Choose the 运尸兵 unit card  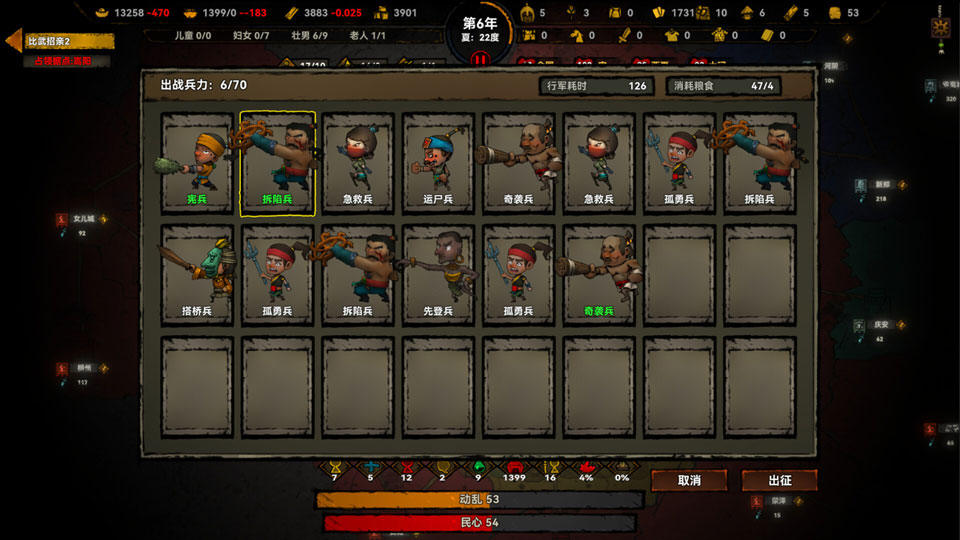(438, 163)
